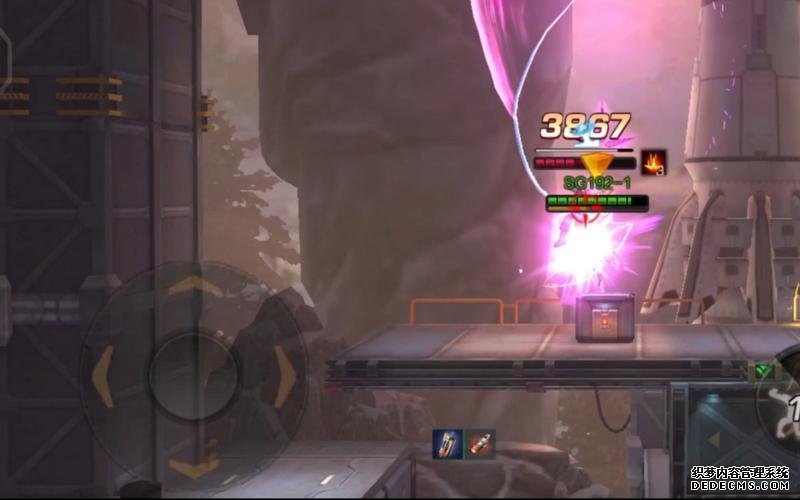The width and height of the screenshot is (800, 500).
Task: Use the blue ammo canister item
Action: 447,443
